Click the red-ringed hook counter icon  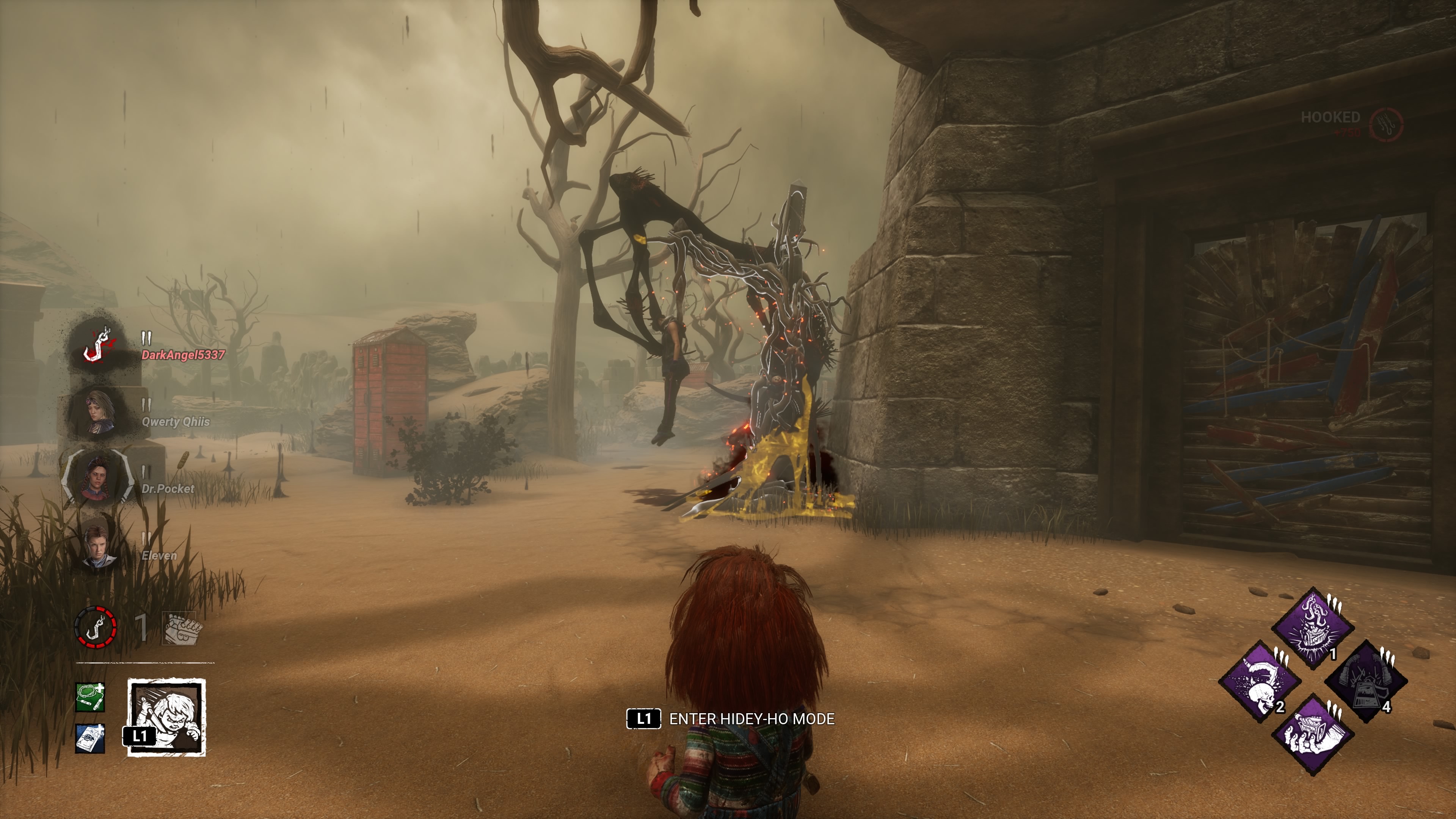click(96, 627)
